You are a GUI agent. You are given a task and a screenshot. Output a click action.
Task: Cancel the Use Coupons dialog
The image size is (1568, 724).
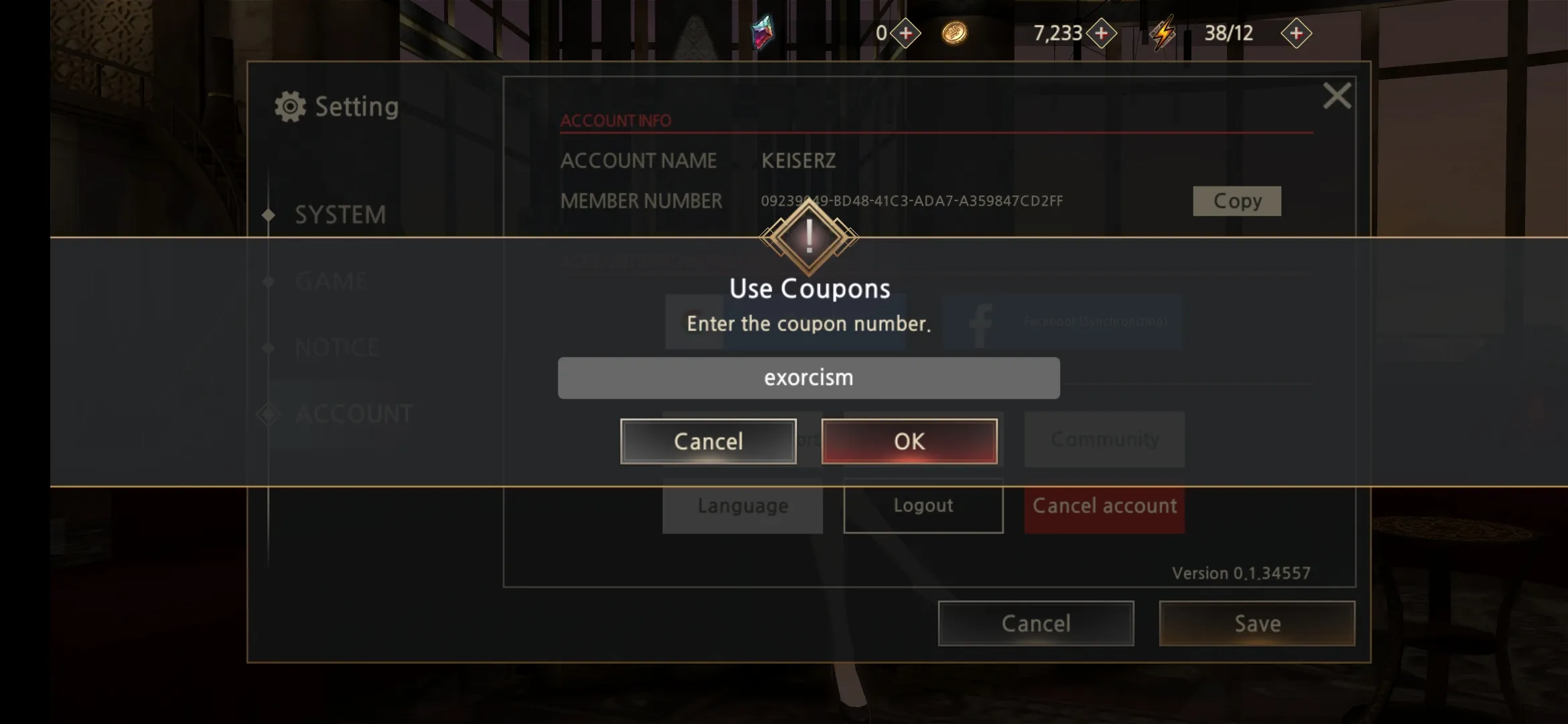point(708,441)
